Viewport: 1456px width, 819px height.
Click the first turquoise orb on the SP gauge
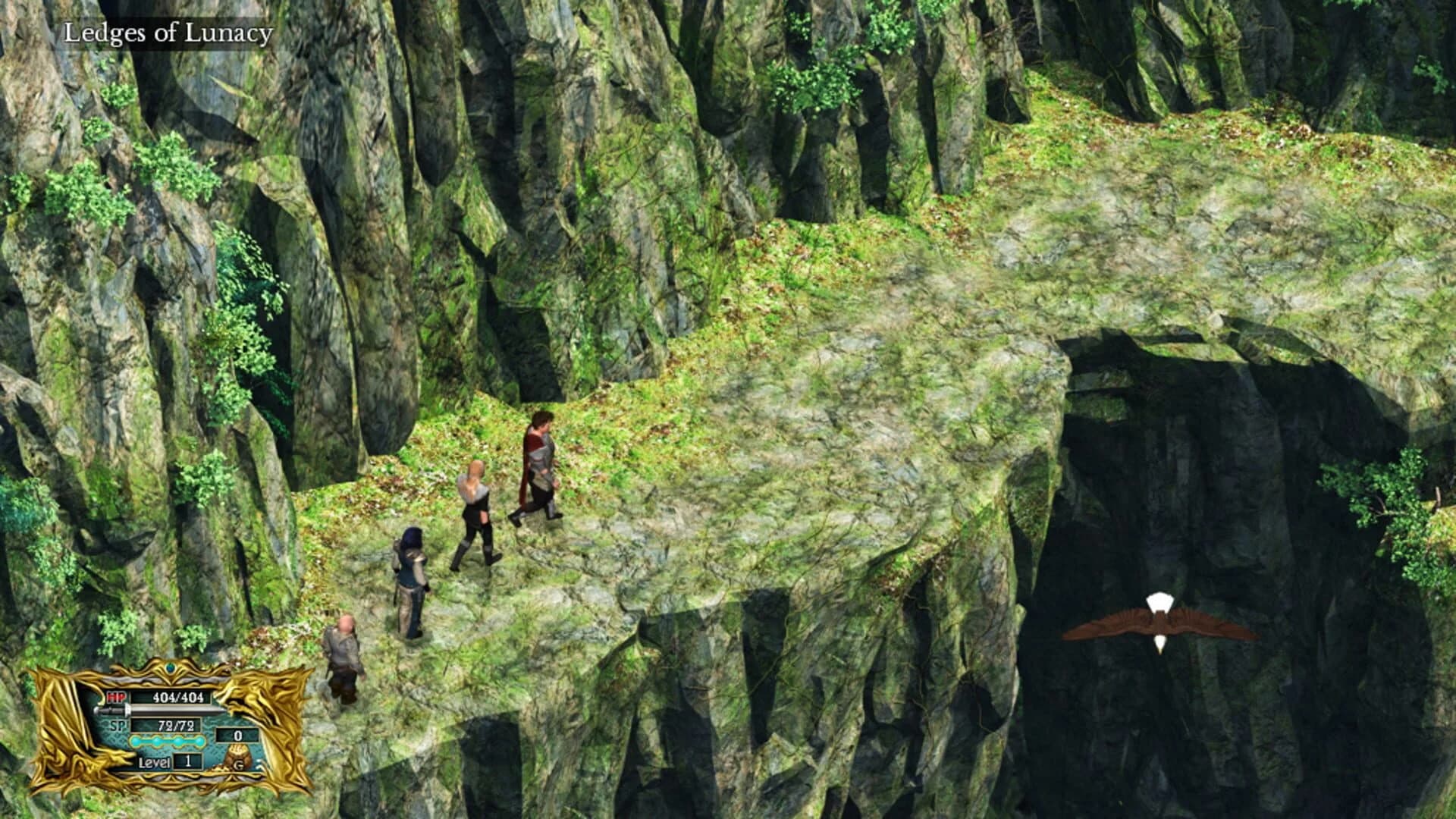click(136, 741)
